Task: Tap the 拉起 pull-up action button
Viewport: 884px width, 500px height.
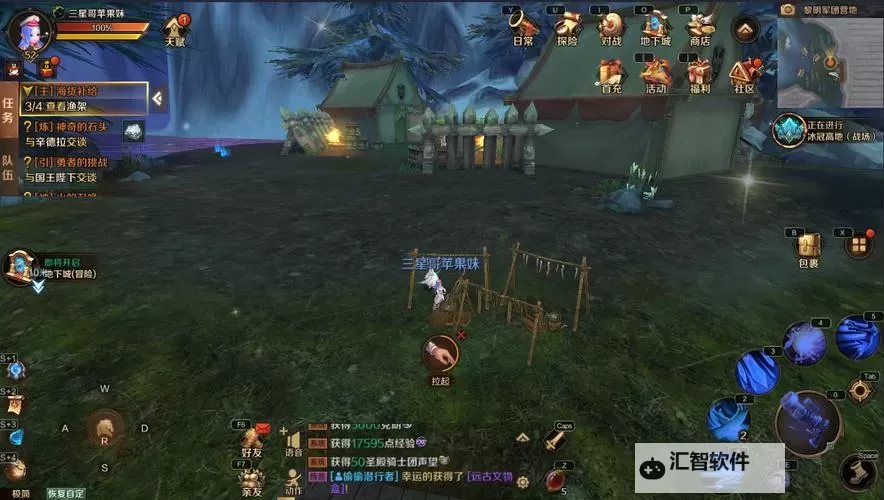Action: coord(440,354)
